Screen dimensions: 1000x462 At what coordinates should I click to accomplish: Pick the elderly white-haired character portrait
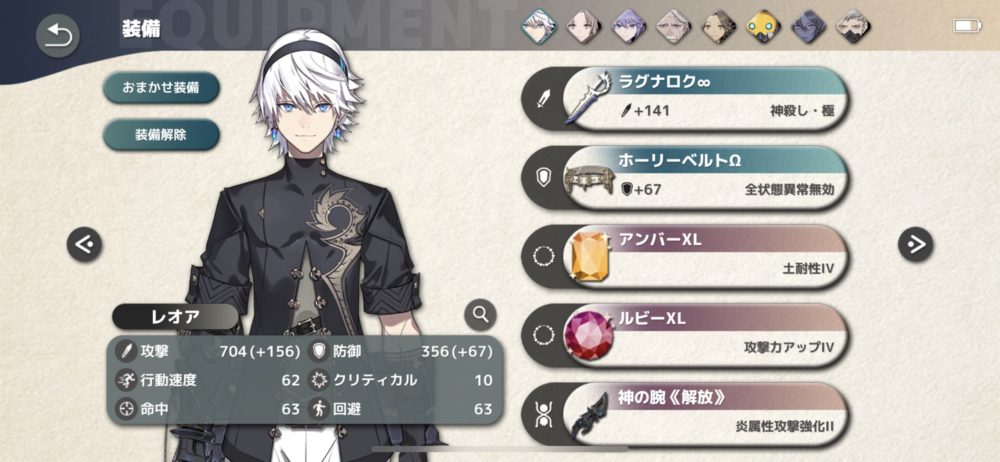[x=674, y=26]
